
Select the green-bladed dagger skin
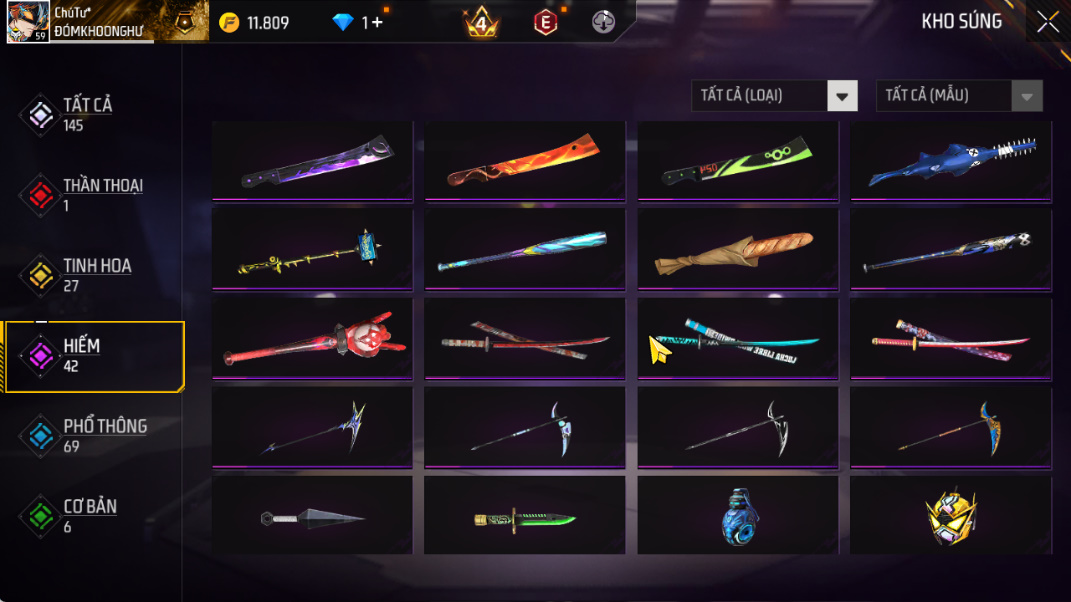click(x=525, y=518)
